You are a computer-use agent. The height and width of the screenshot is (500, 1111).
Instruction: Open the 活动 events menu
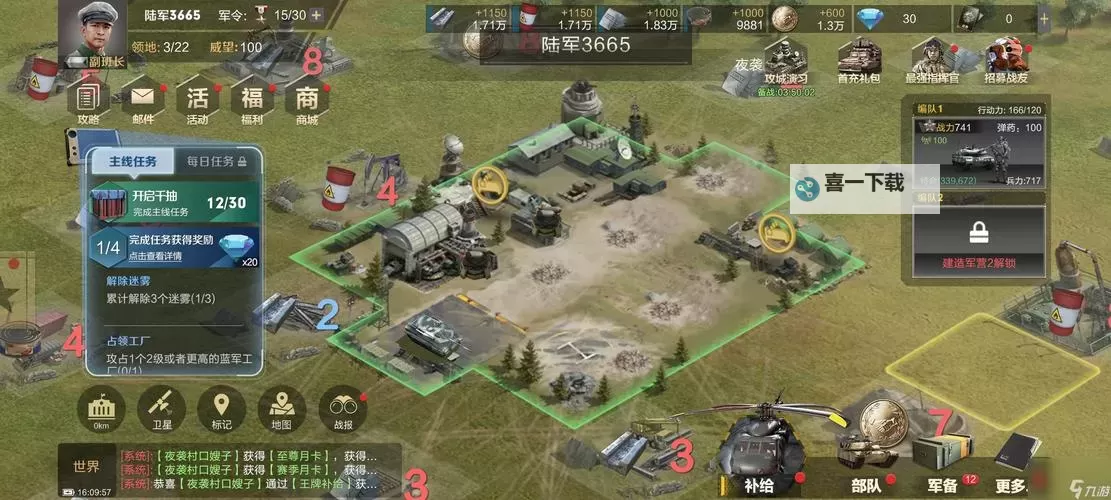click(x=197, y=99)
